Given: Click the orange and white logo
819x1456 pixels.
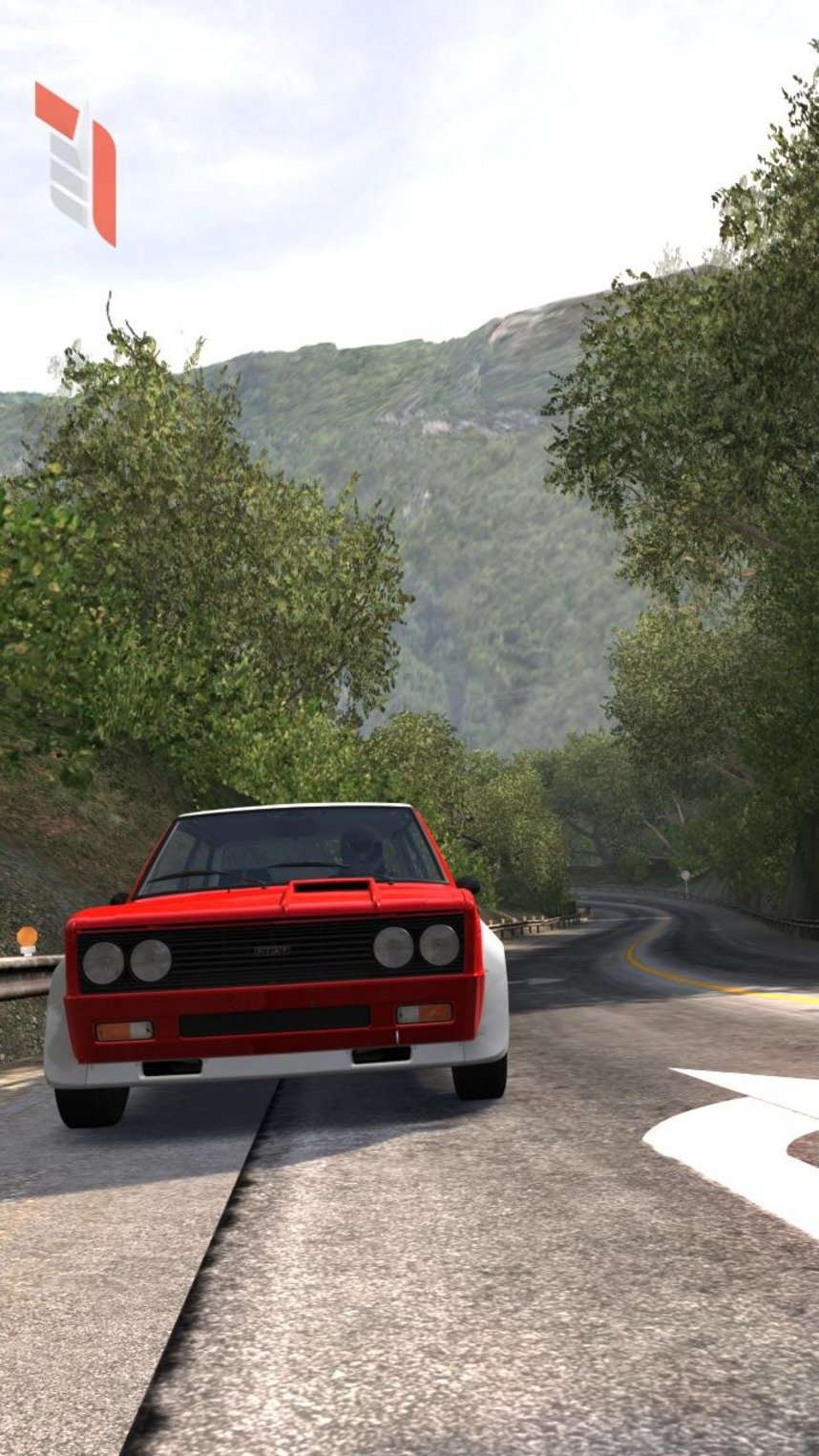Looking at the screenshot, I should [x=75, y=162].
